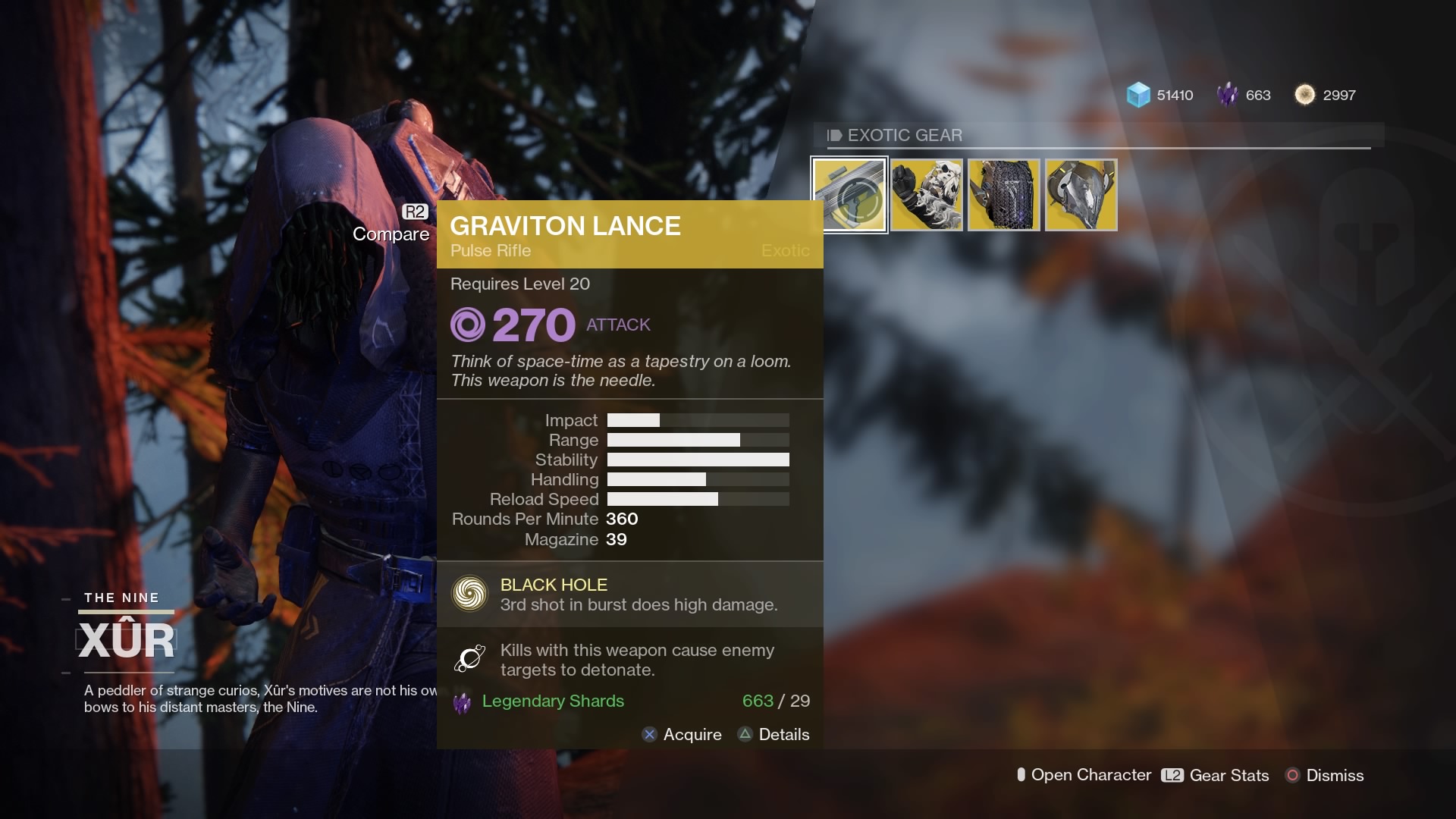The image size is (1456, 819).
Task: Toggle Gear Stats with the L2 prompt
Action: (1171, 776)
